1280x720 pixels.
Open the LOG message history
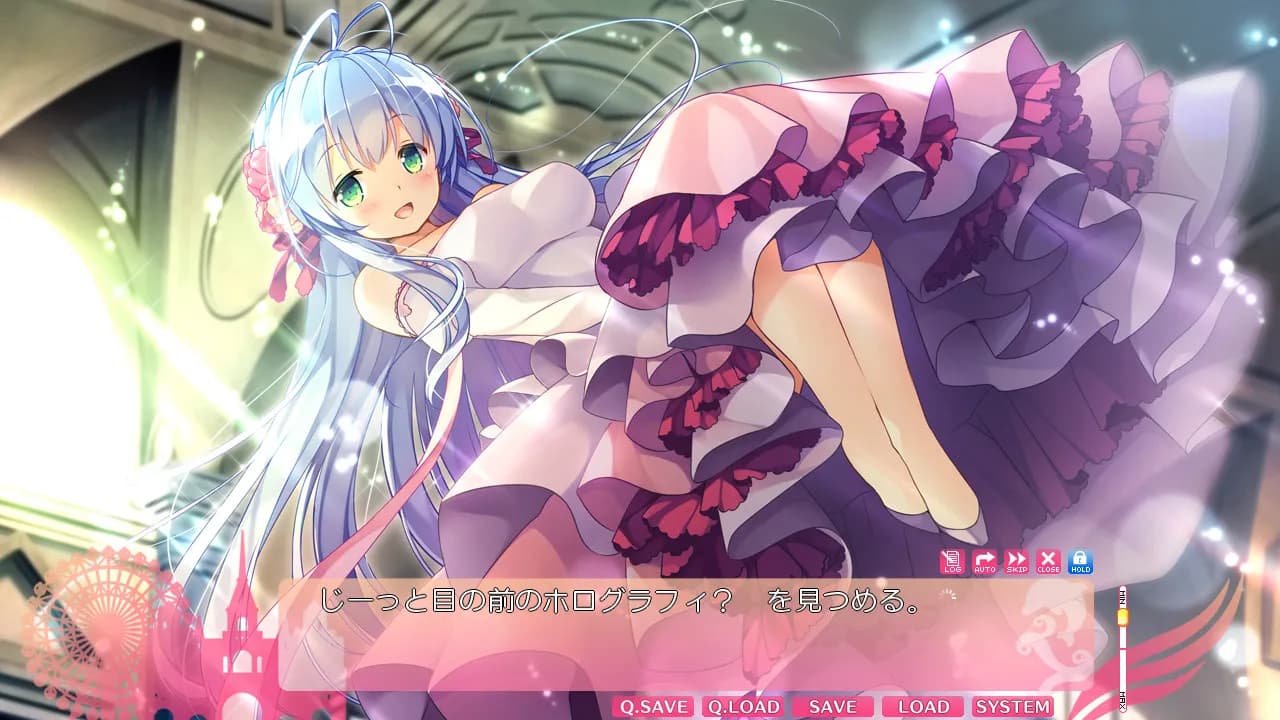[953, 563]
